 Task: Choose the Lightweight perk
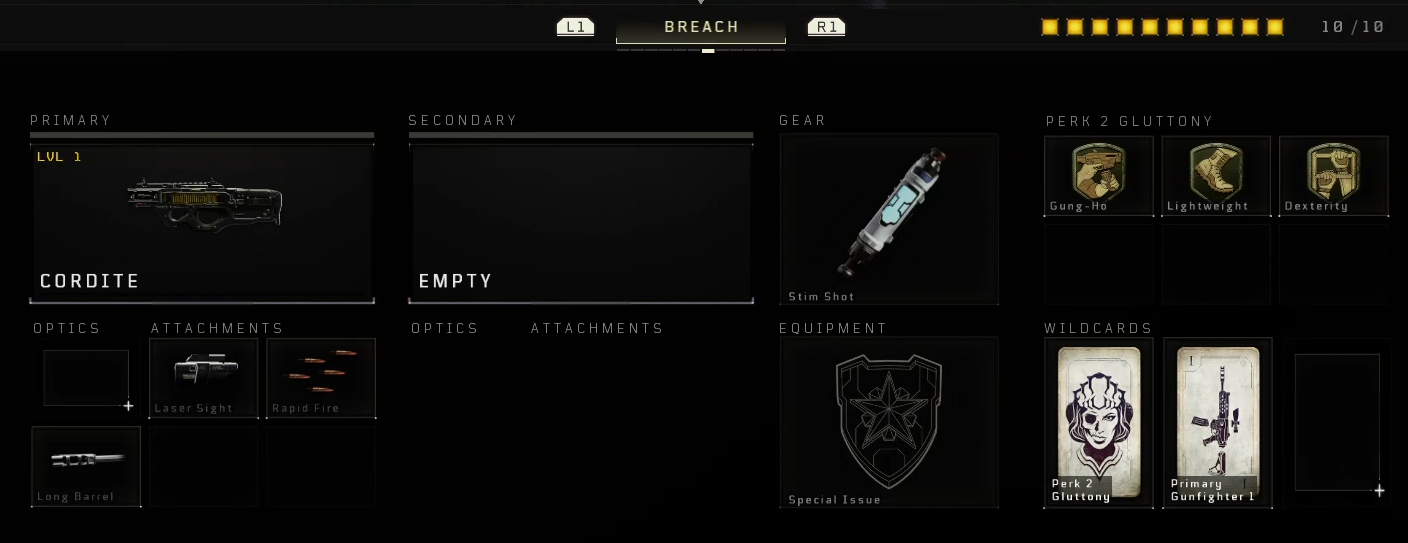pyautogui.click(x=1216, y=175)
